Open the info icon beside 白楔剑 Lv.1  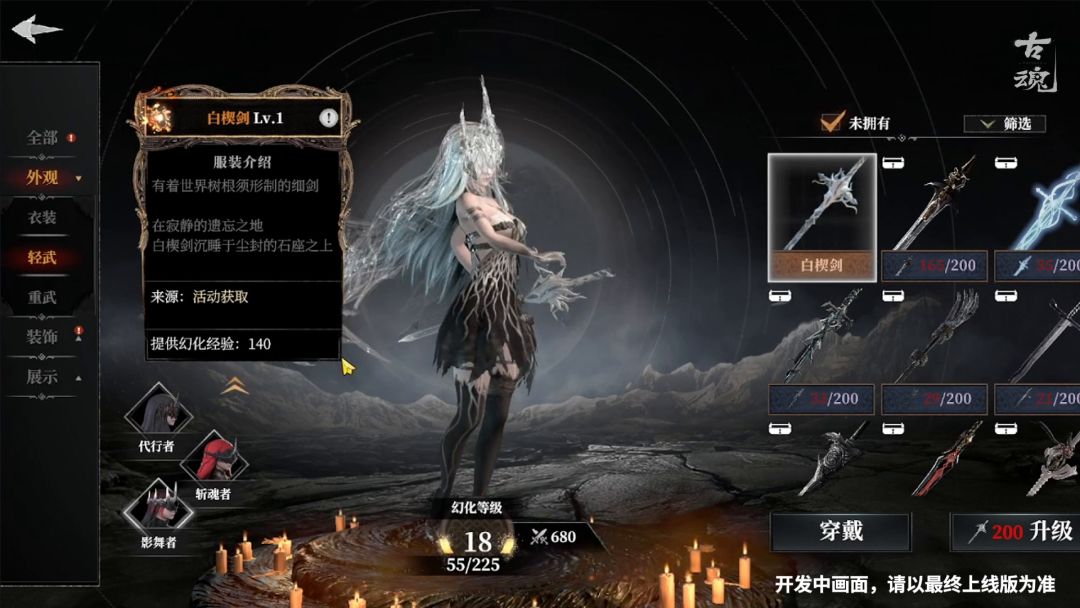(328, 118)
